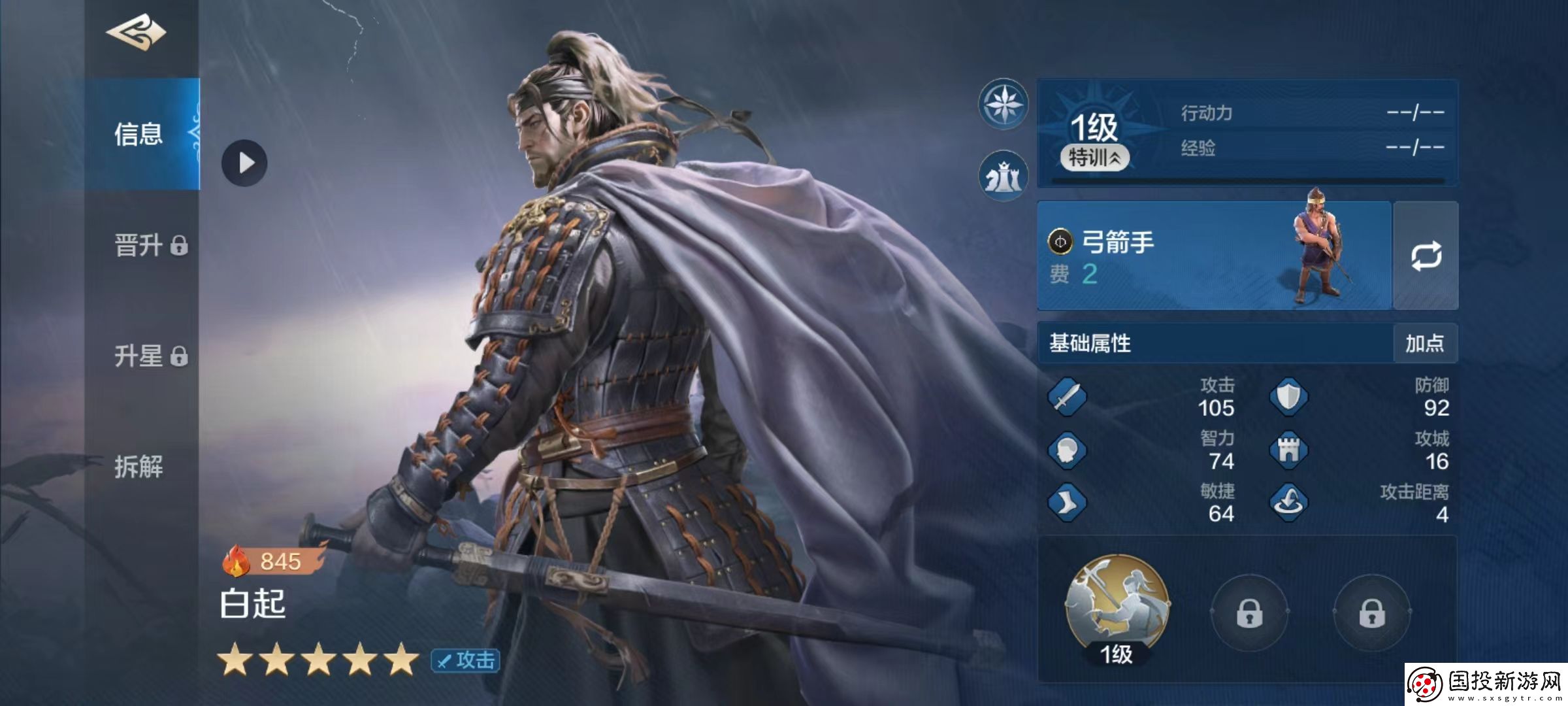Image resolution: width=1568 pixels, height=706 pixels.
Task: Click the head 智力 attribute icon
Action: tap(1067, 450)
